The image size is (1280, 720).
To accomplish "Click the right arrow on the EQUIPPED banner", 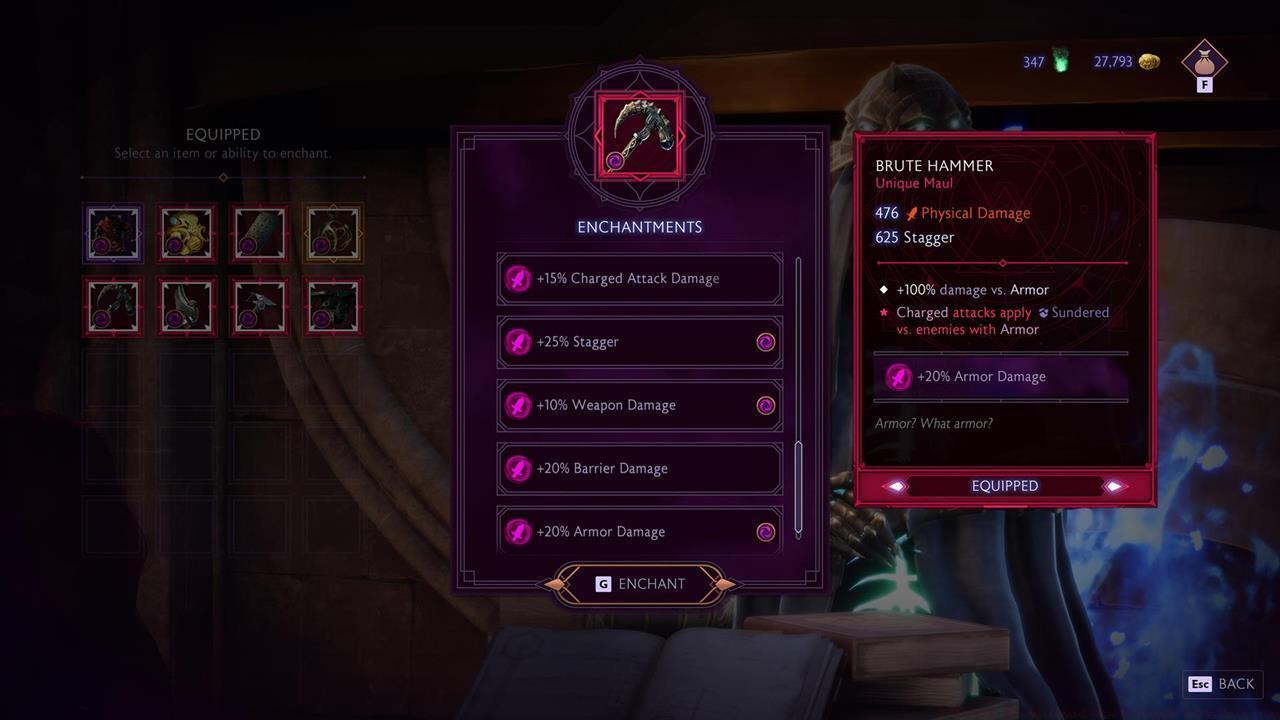I will point(1114,486).
